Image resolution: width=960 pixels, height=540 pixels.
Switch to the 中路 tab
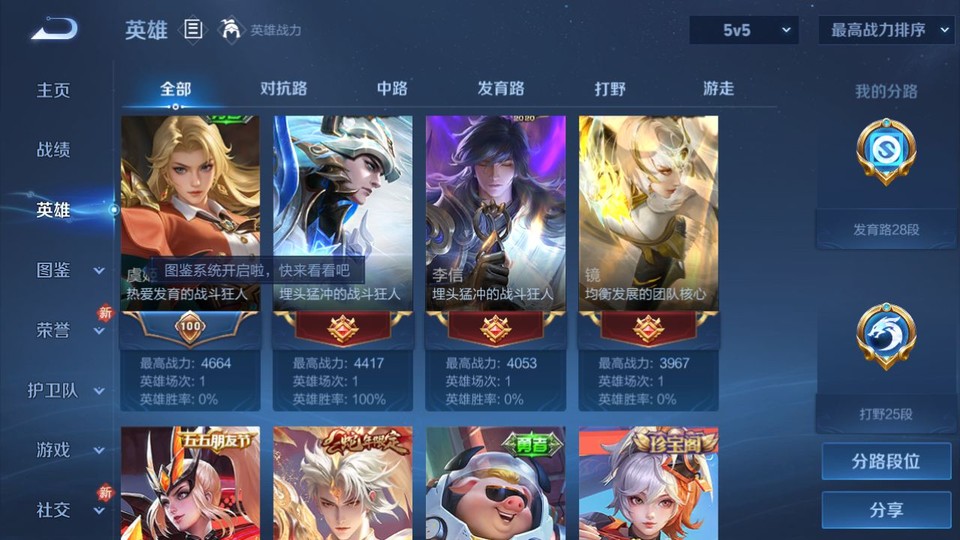392,89
